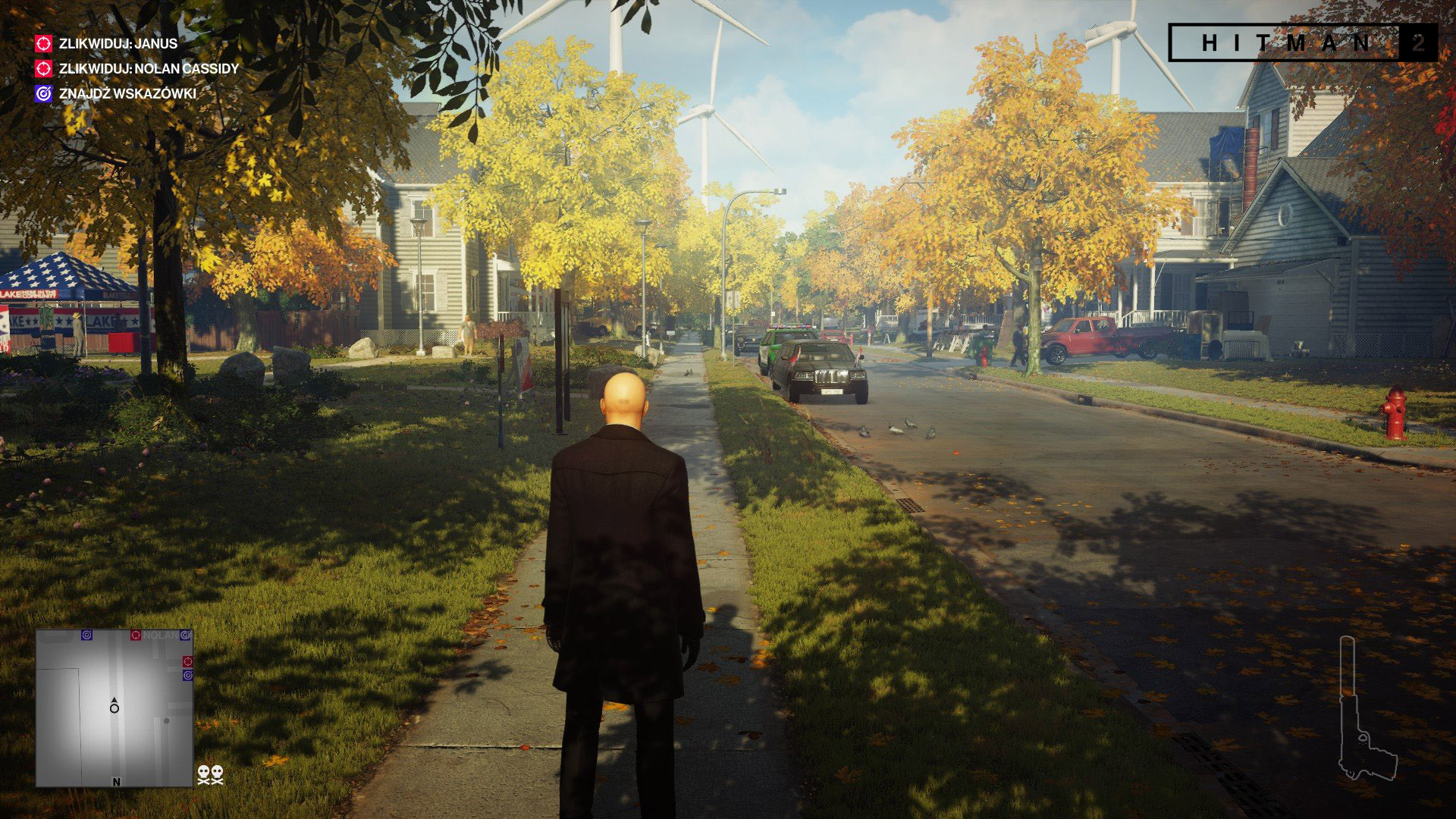Click the NOLAN target marker on the minimap
The image size is (1456, 819).
pyautogui.click(x=136, y=635)
